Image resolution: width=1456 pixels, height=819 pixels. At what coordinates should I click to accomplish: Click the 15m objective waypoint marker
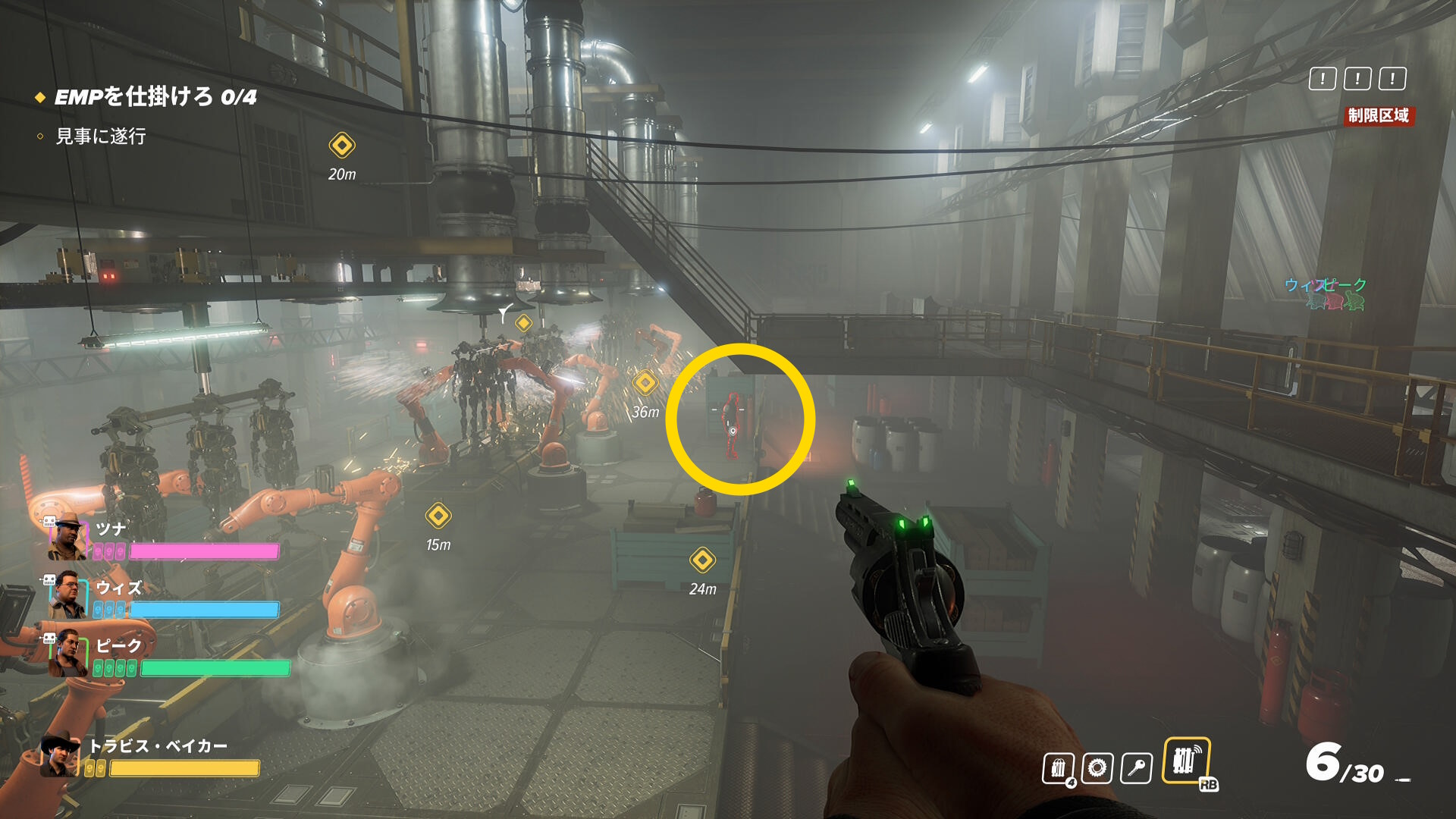pyautogui.click(x=438, y=516)
